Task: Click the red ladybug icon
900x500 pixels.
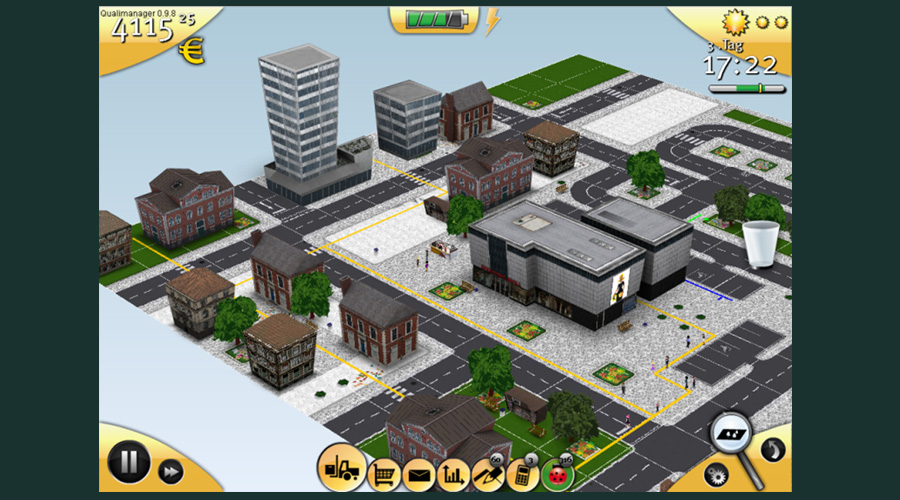Action: (x=557, y=475)
